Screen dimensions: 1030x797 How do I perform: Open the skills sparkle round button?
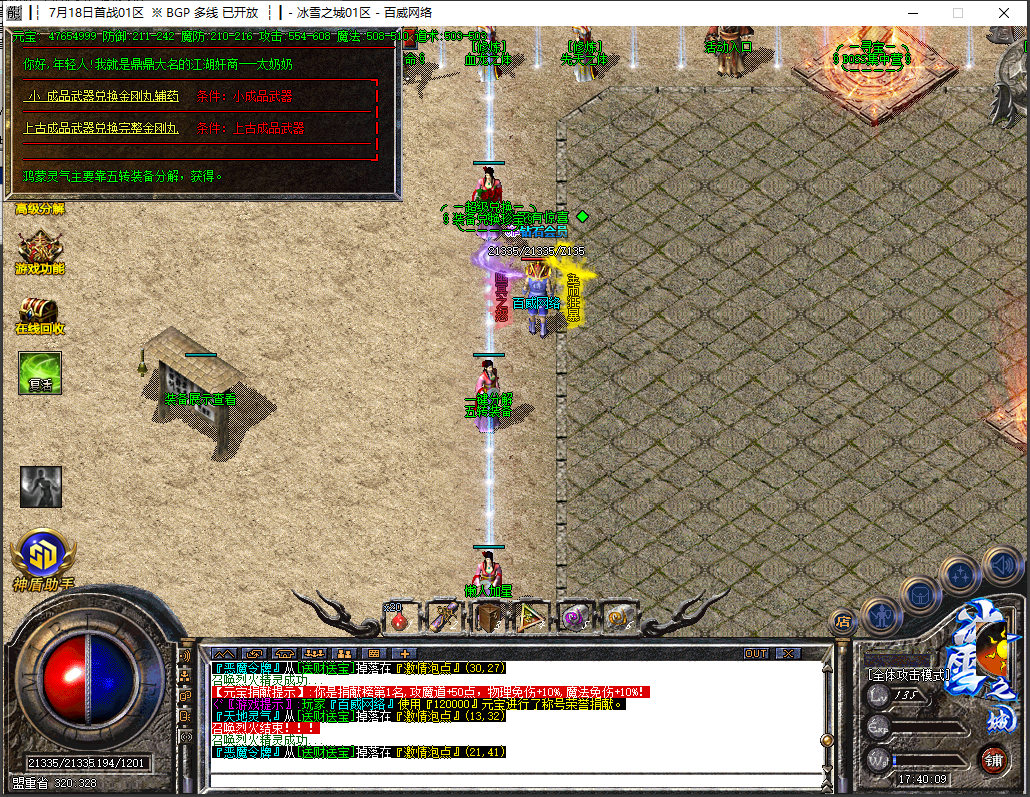961,575
